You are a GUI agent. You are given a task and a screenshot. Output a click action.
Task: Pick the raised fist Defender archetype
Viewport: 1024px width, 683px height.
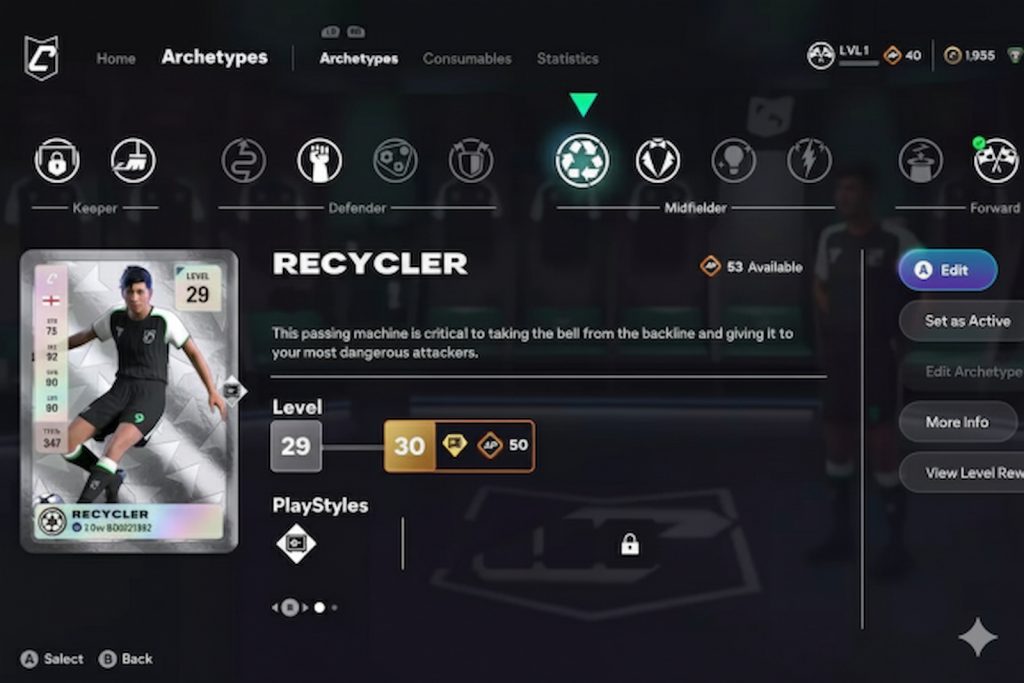319,160
